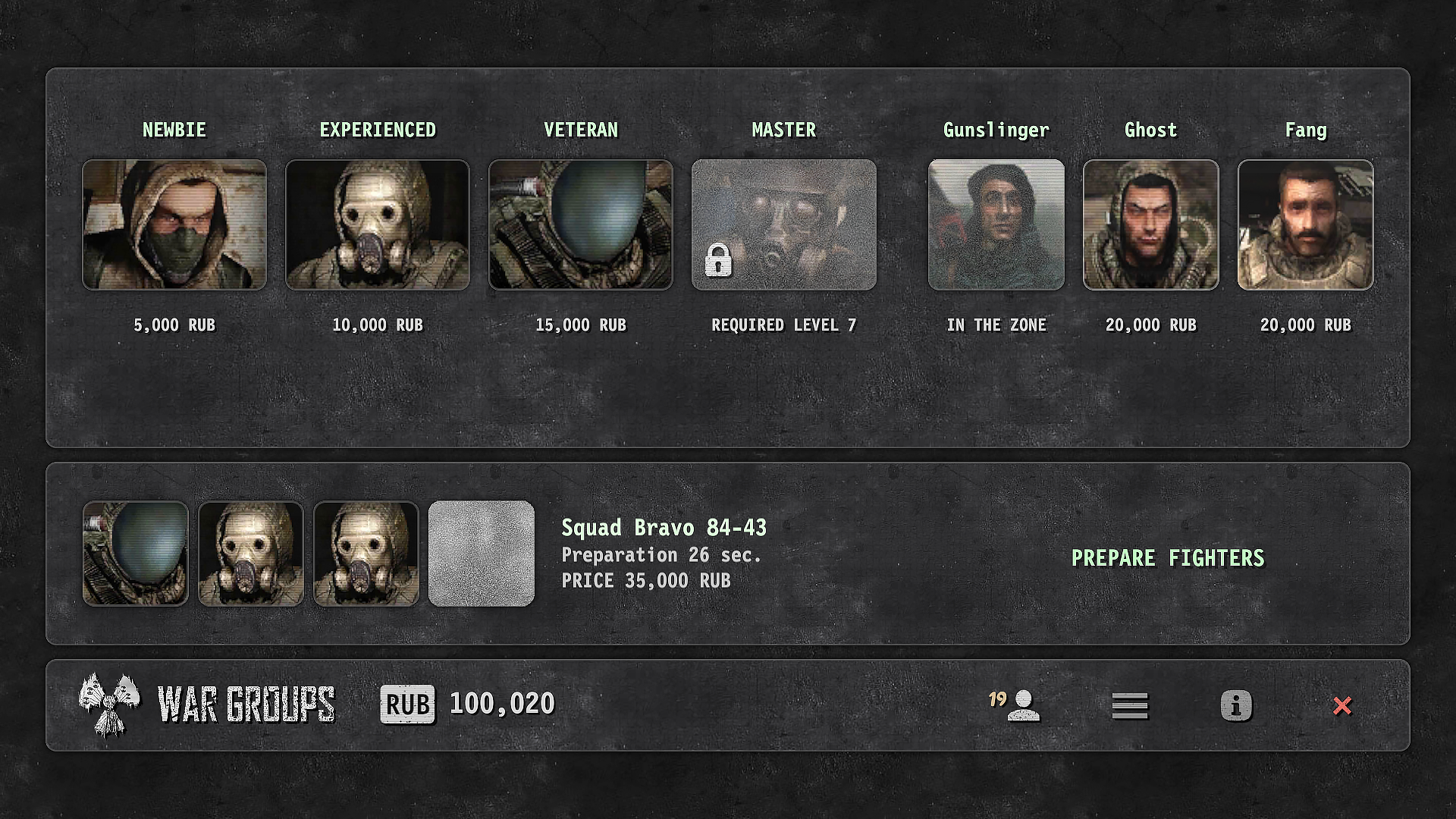The height and width of the screenshot is (819, 1456).
Task: Select the first squad member slot
Action: click(135, 553)
